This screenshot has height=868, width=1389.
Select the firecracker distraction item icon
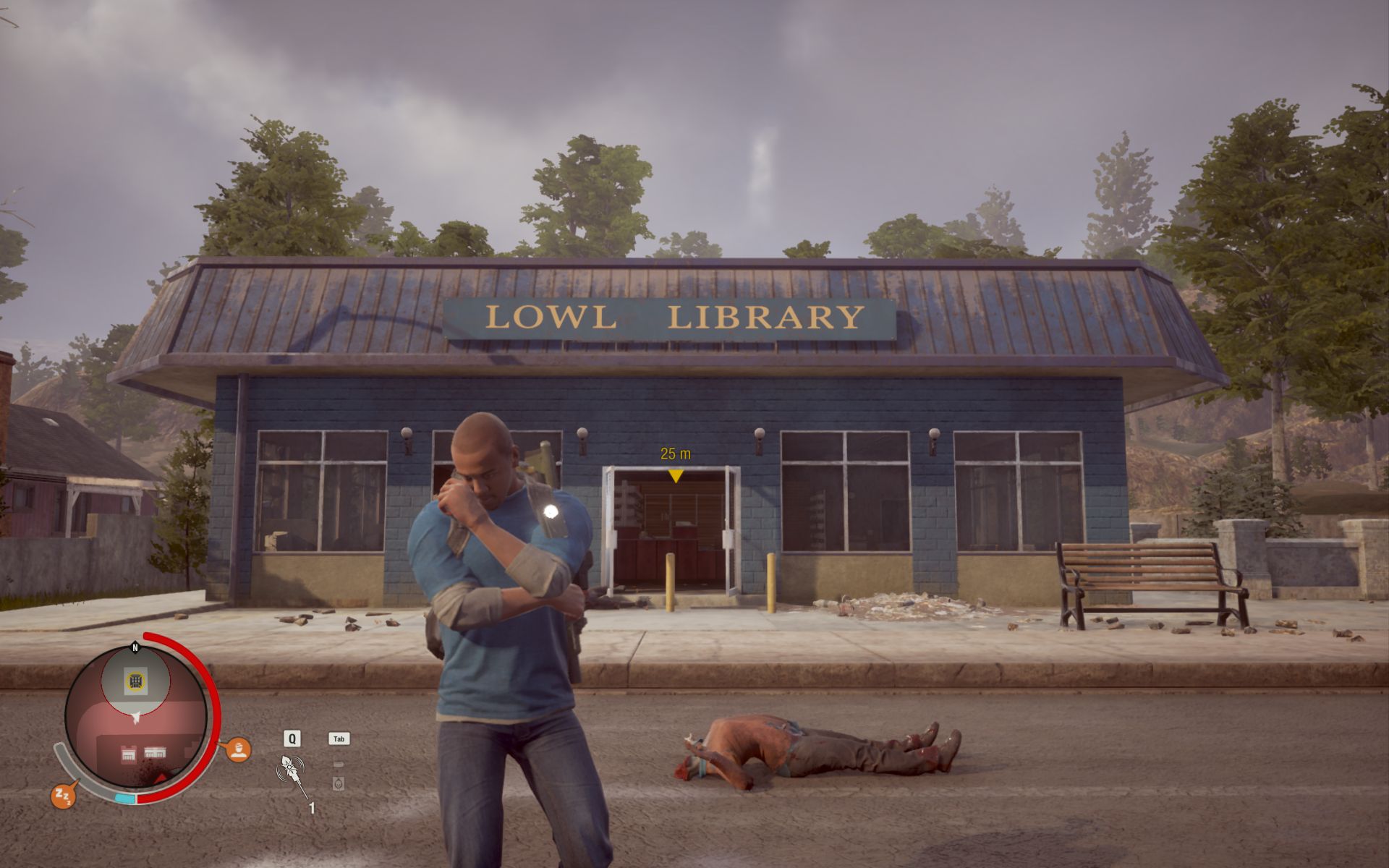(292, 771)
